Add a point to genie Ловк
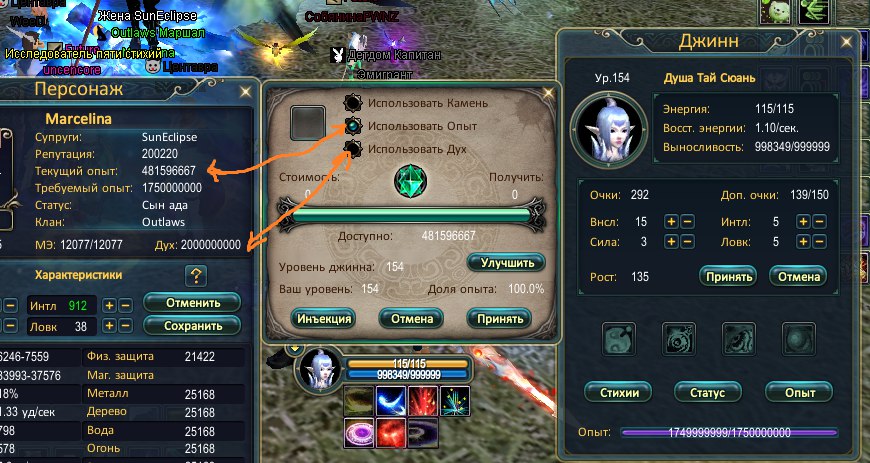Image resolution: width=870 pixels, height=463 pixels. pyautogui.click(x=802, y=241)
